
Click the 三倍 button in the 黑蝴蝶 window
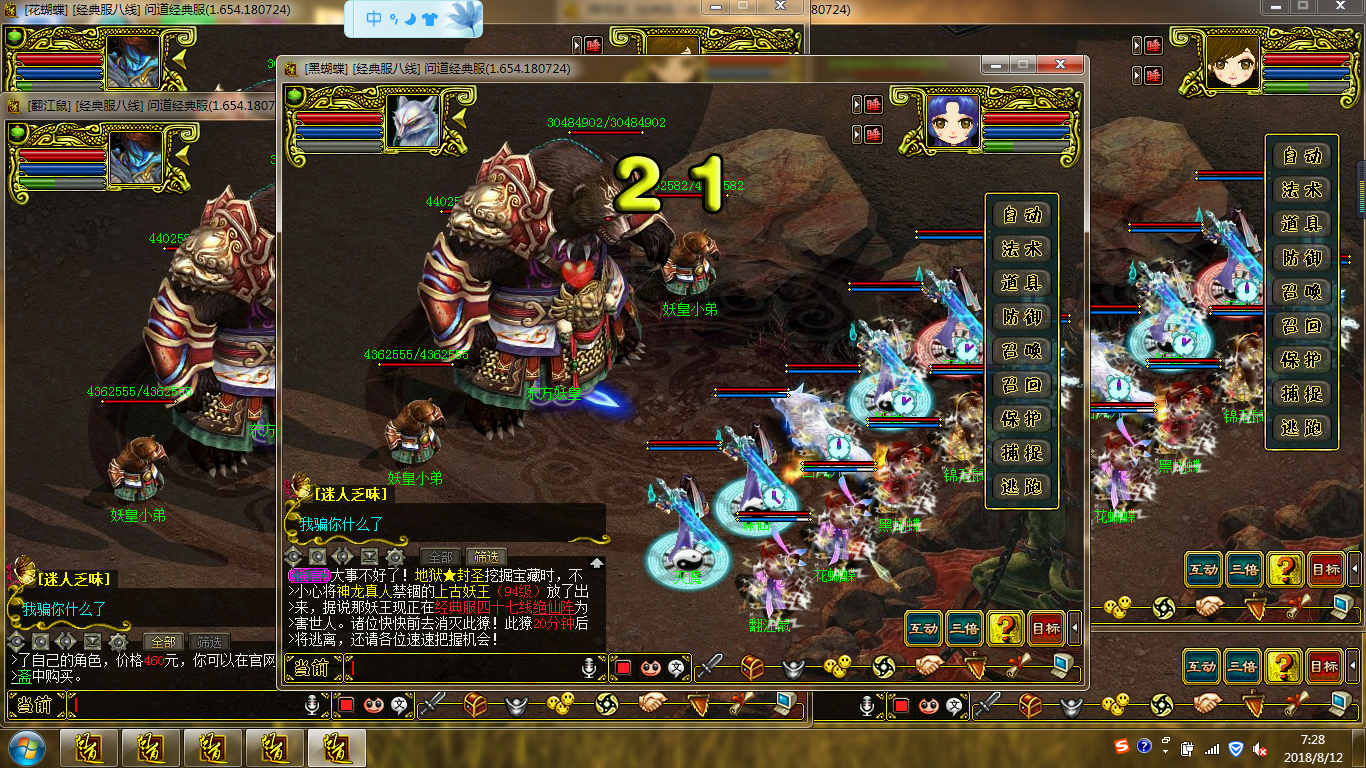point(964,629)
